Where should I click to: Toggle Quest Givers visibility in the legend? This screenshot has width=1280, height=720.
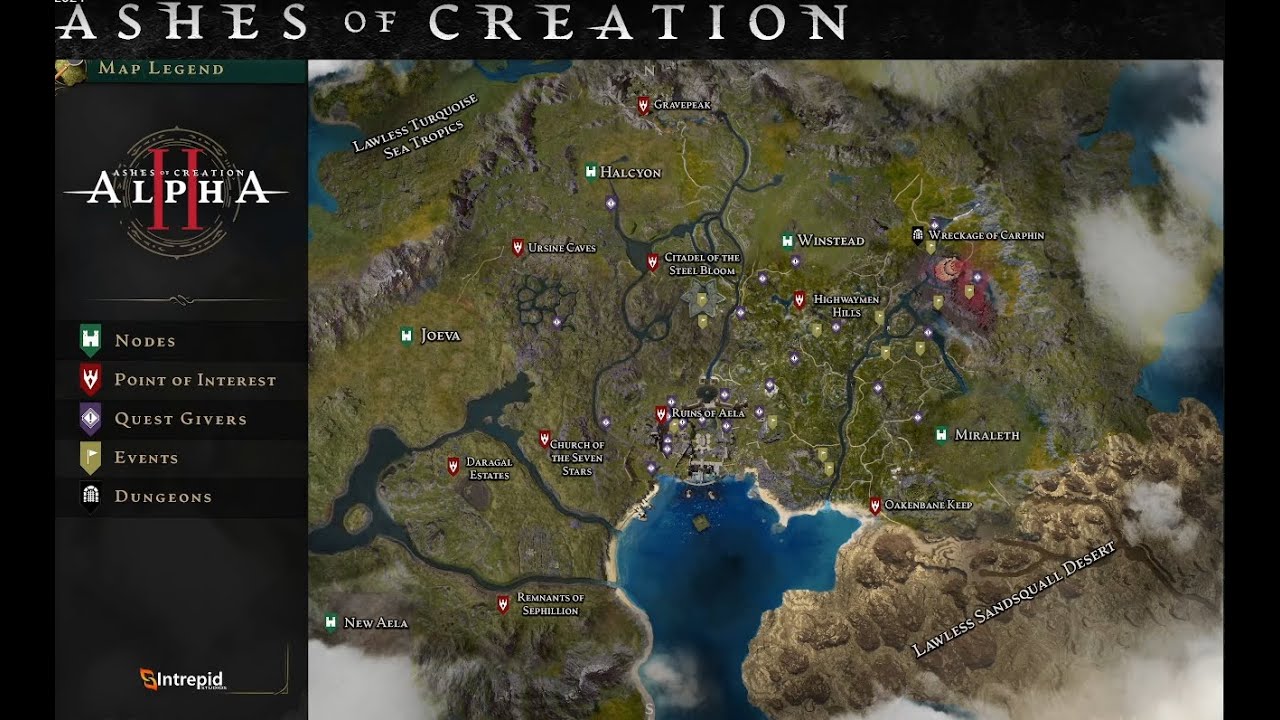click(x=90, y=418)
